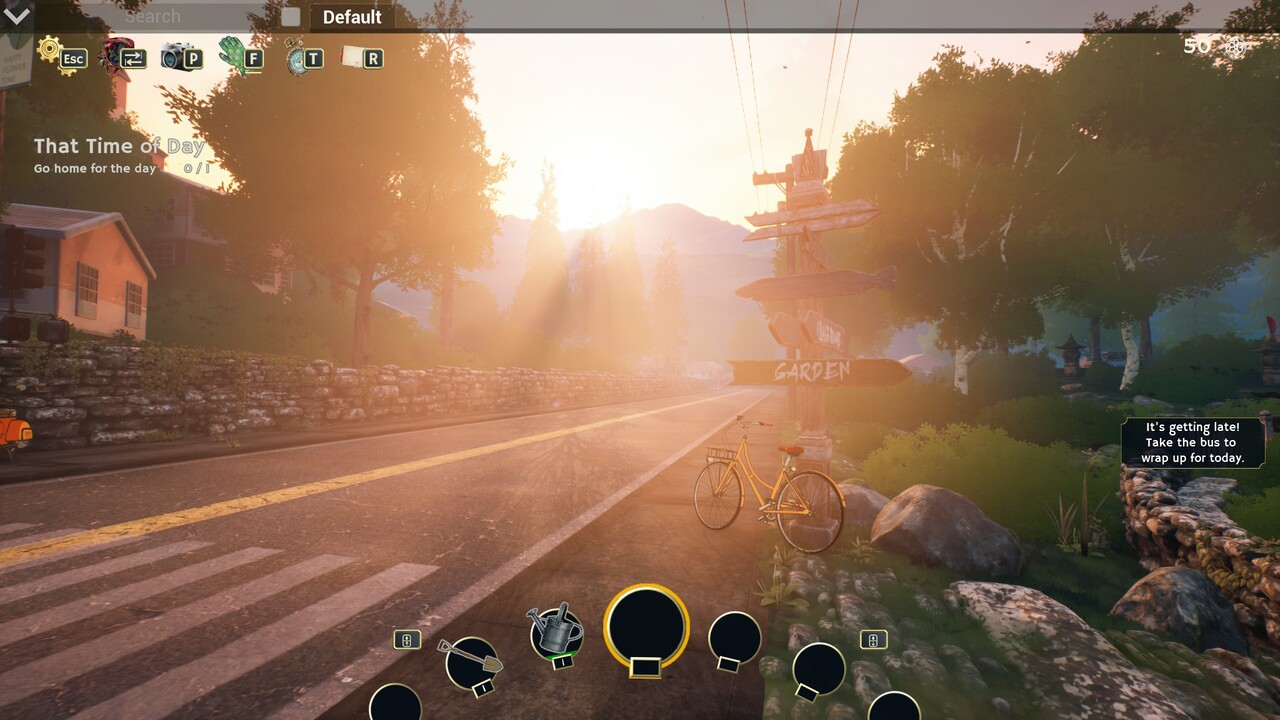The height and width of the screenshot is (720, 1280).
Task: Select the watering can hotbar slot
Action: (555, 630)
